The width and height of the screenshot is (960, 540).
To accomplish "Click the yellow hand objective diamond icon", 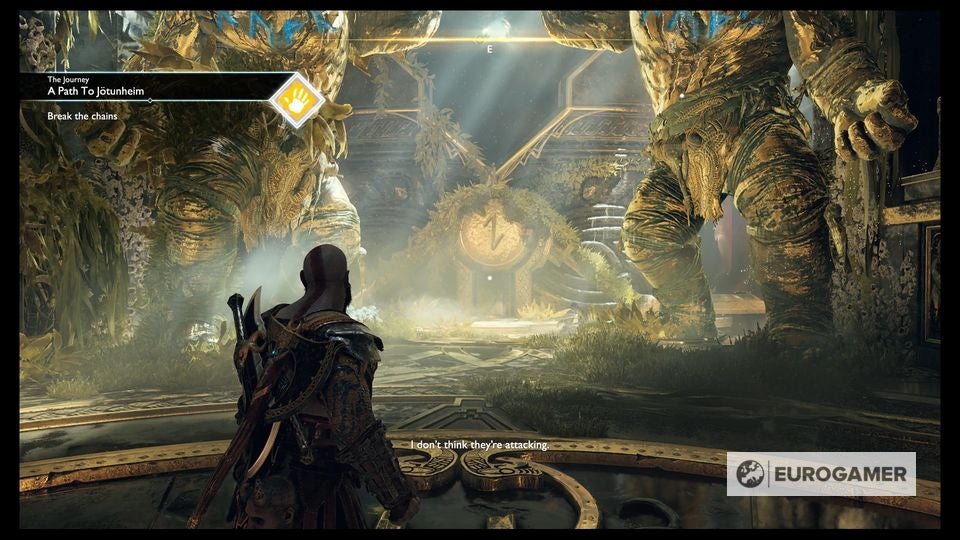I will coord(297,99).
